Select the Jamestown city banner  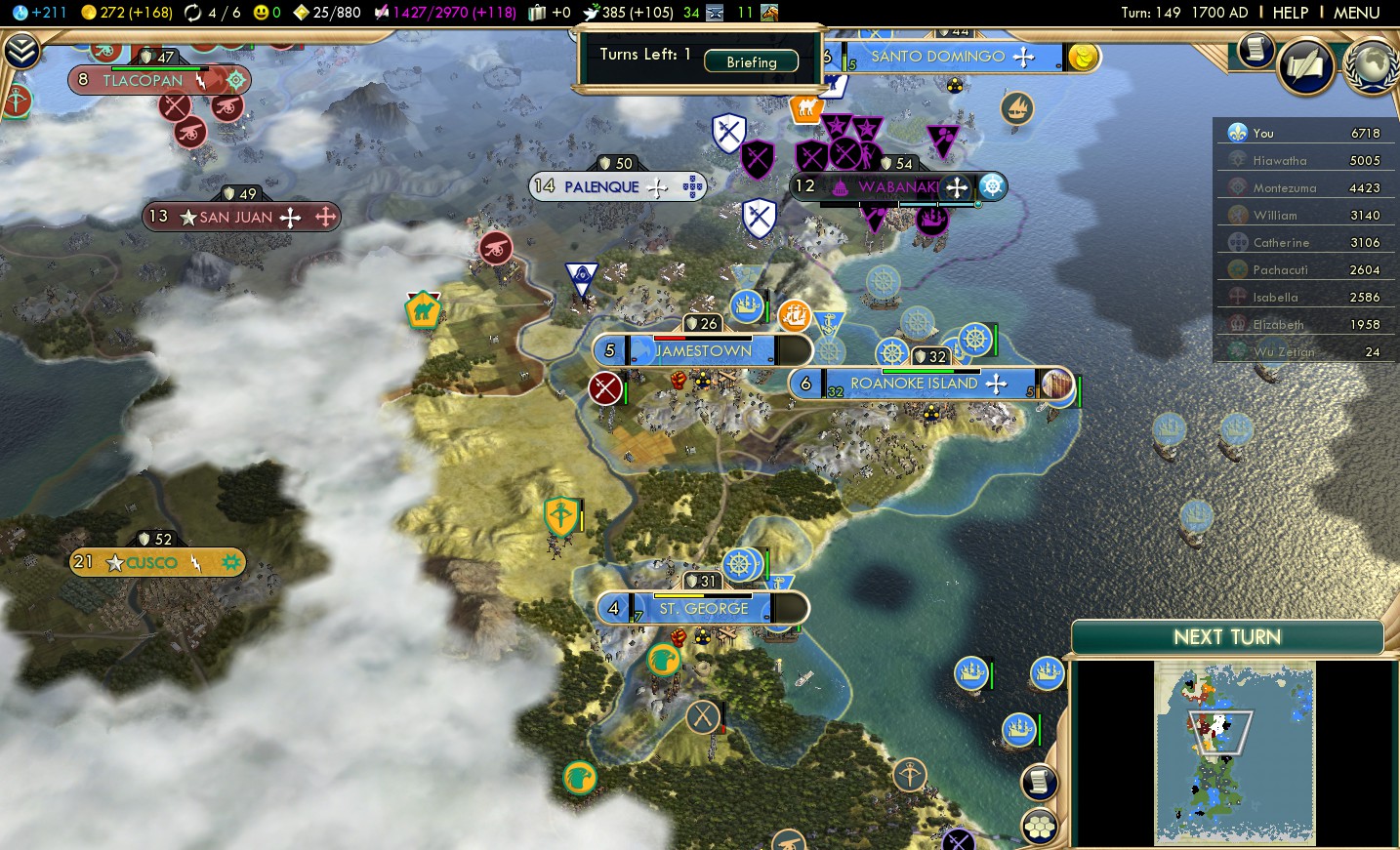click(x=702, y=350)
